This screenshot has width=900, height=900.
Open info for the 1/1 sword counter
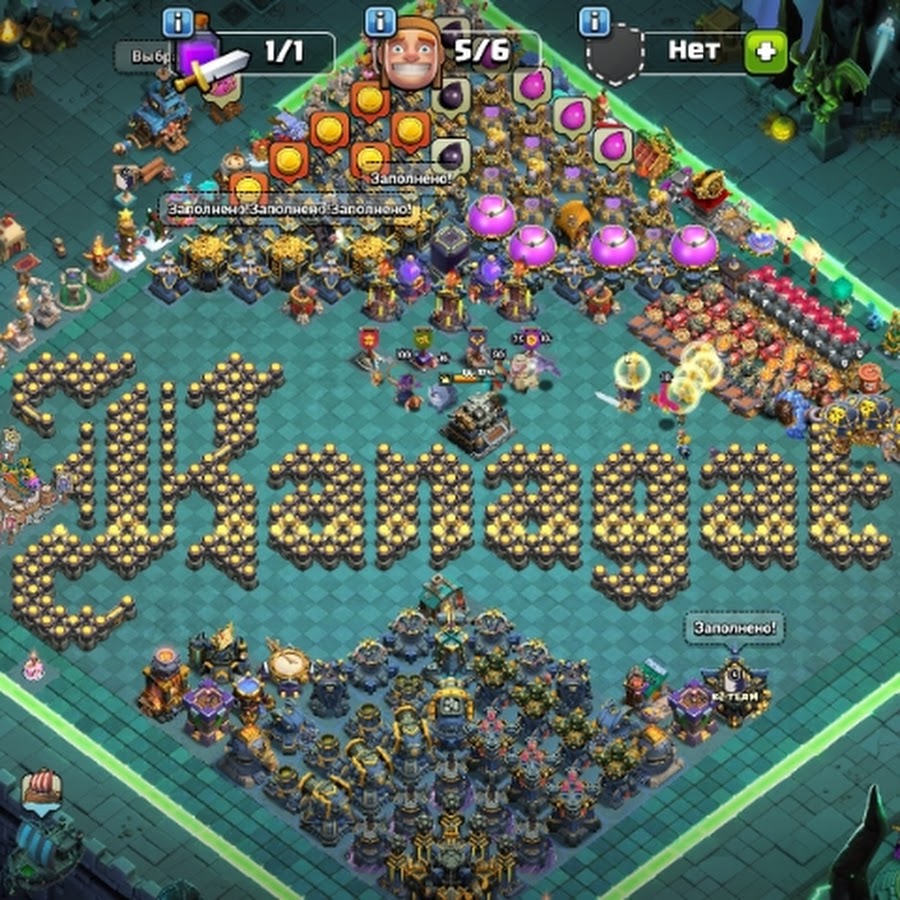(177, 21)
